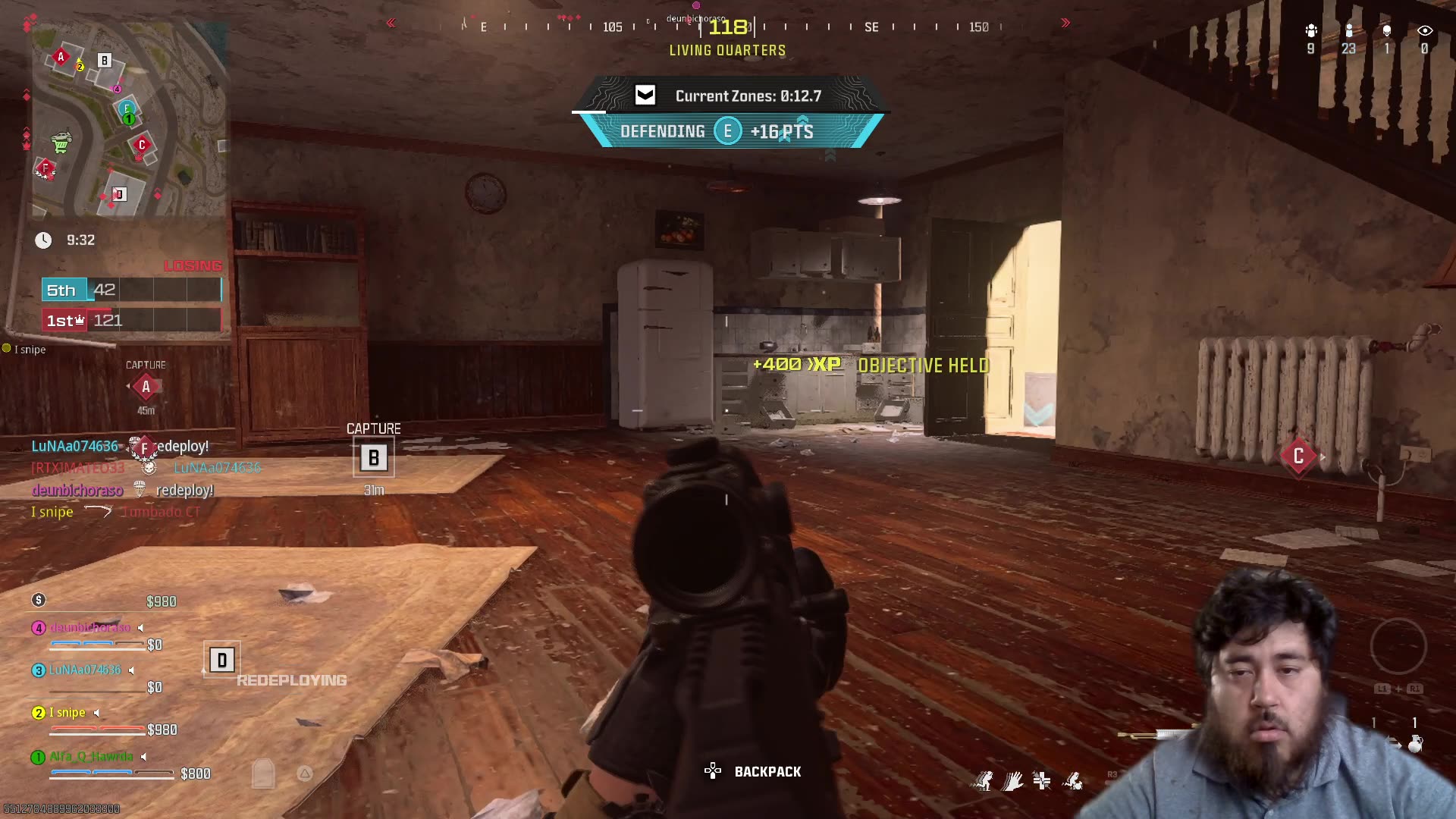
Task: Click the armor plate slot icon
Action: [x=263, y=773]
